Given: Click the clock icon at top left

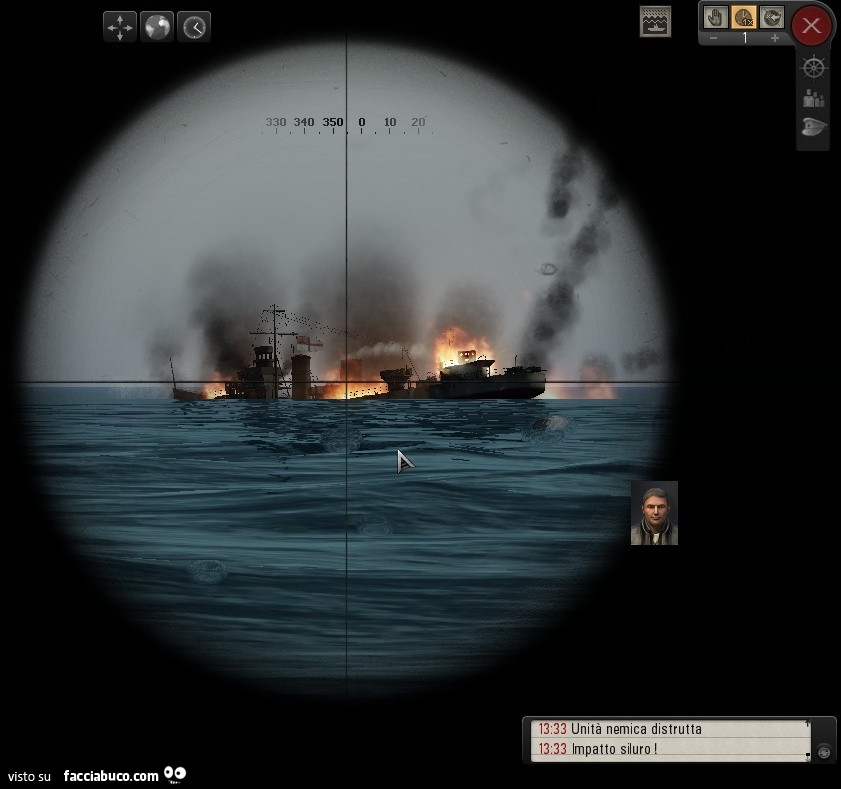Looking at the screenshot, I should [x=194, y=27].
